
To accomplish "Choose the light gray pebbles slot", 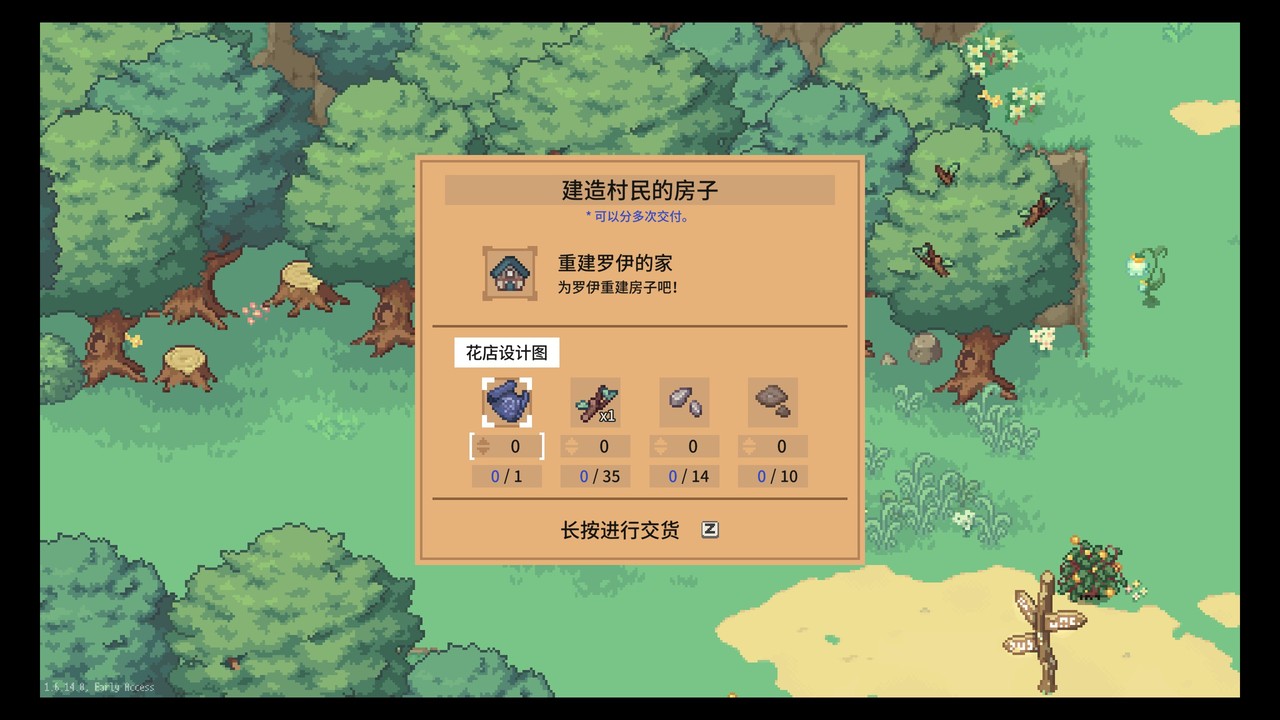I will 684,402.
